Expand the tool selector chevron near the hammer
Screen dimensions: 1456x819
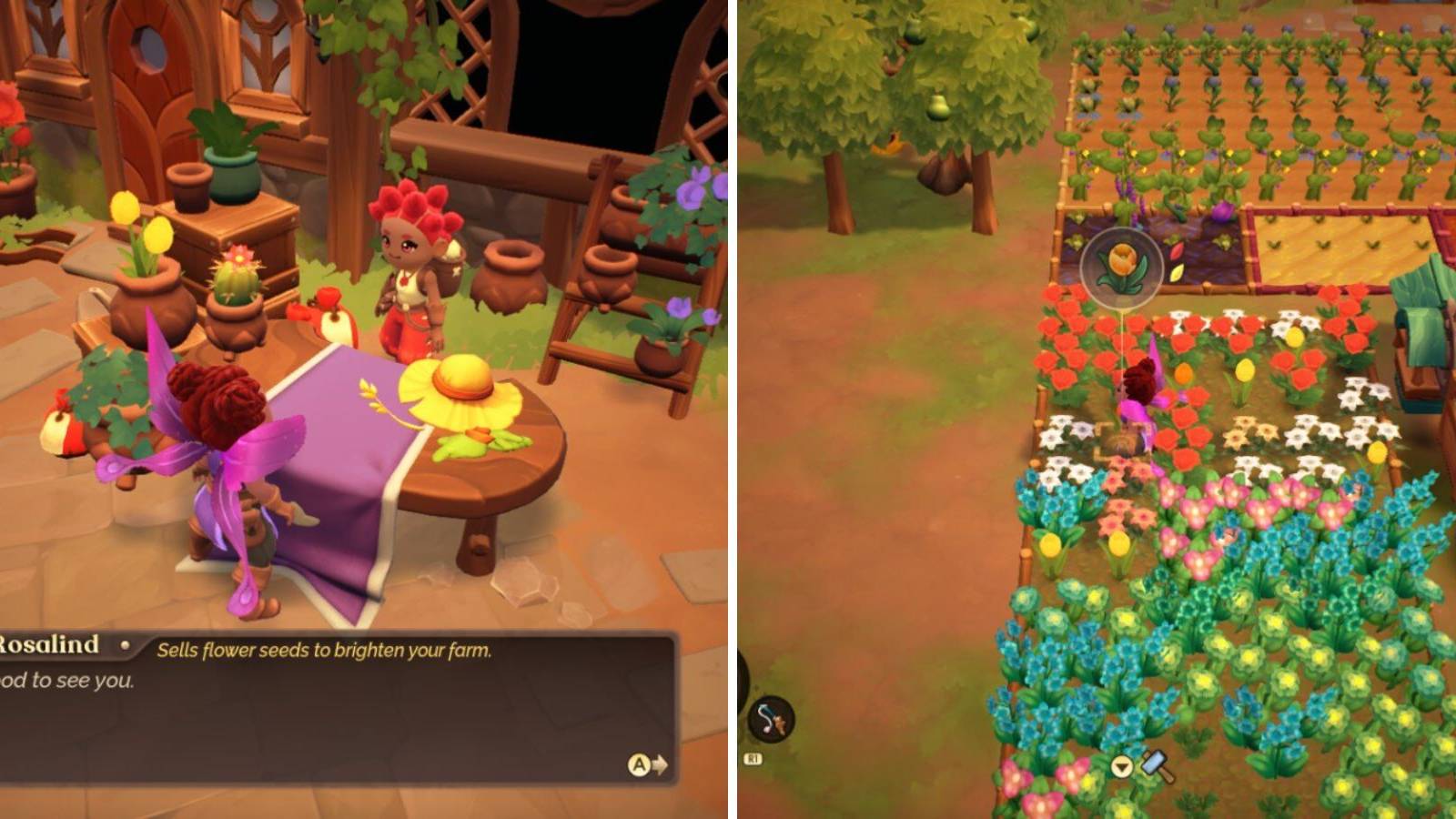(1121, 767)
